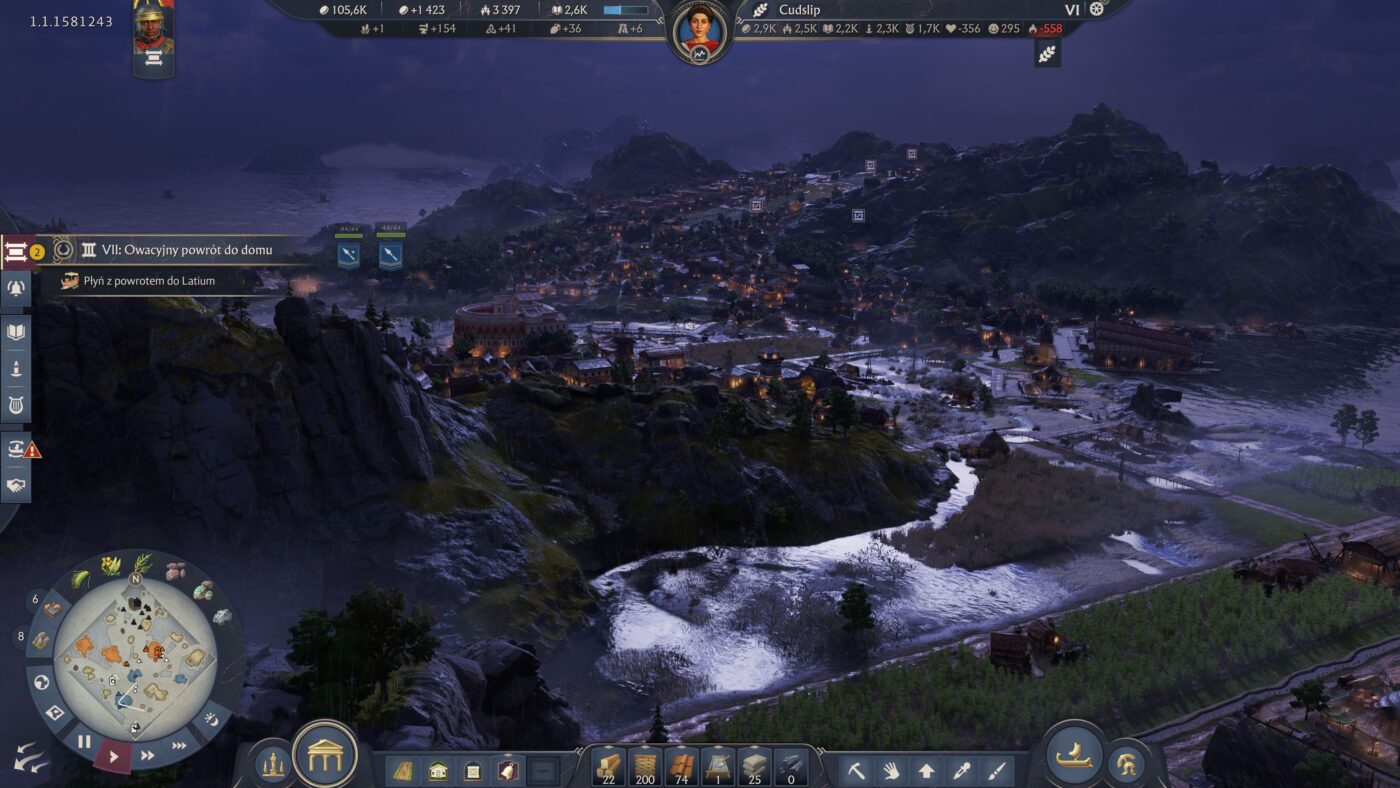Toggle the day and night cycle icon
This screenshot has height=788, width=1400.
point(211,718)
